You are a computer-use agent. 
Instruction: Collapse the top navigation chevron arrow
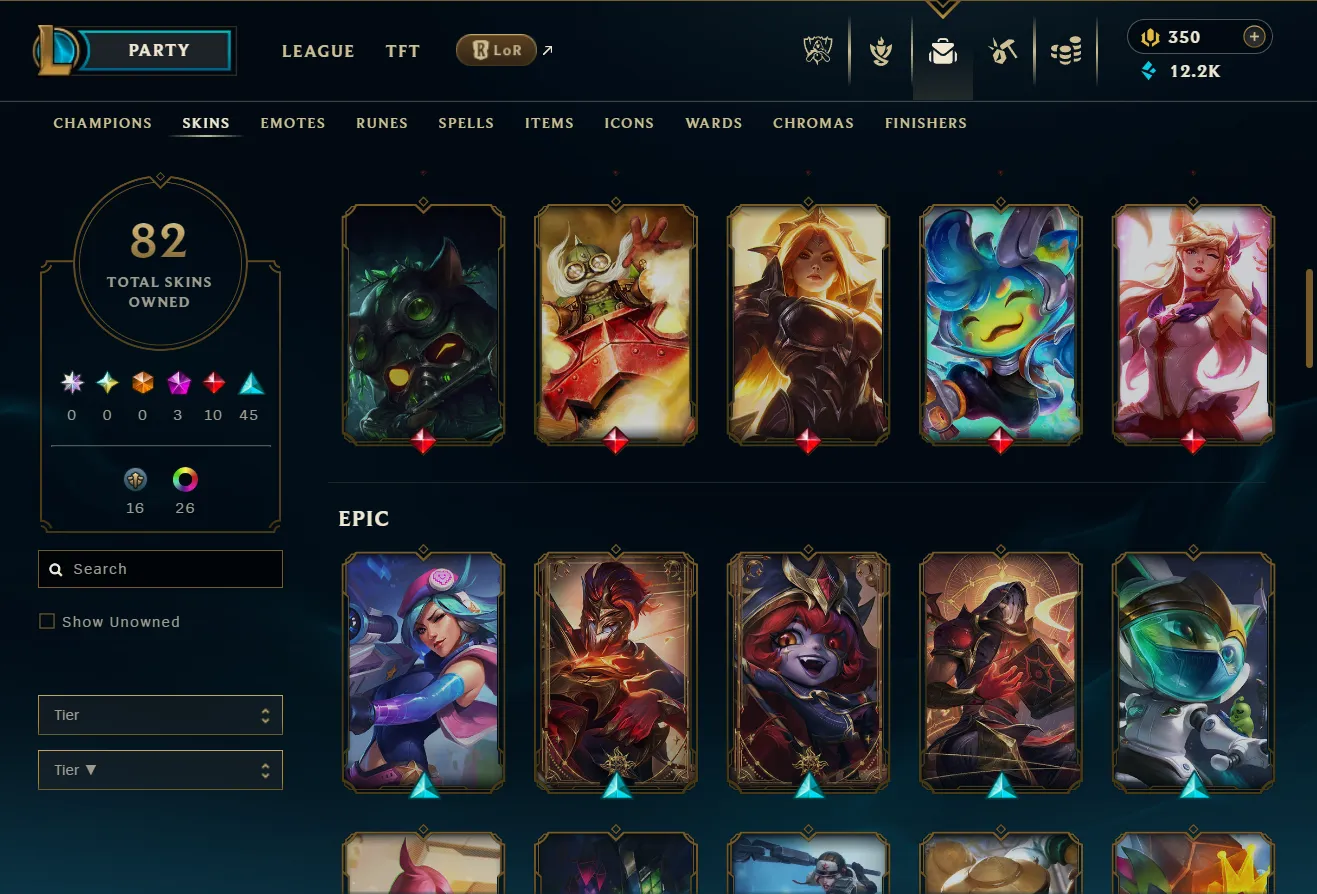(942, 8)
